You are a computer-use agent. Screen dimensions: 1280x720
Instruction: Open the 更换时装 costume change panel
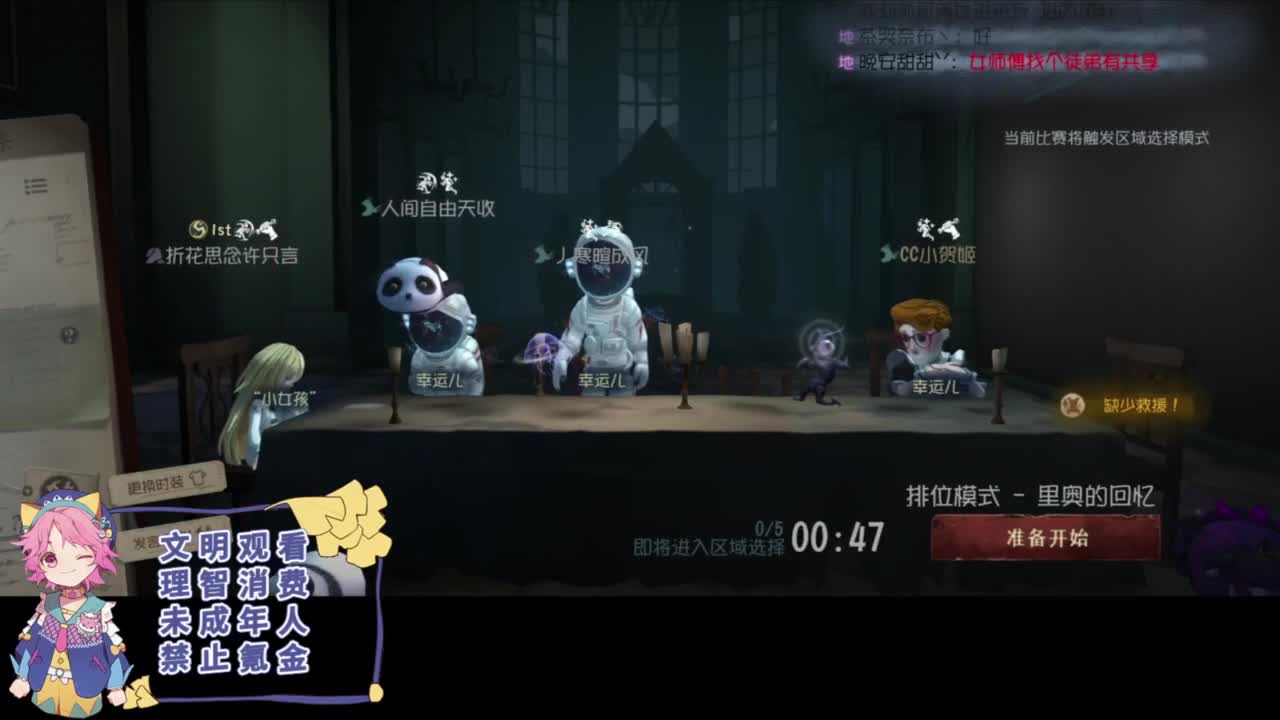click(163, 483)
